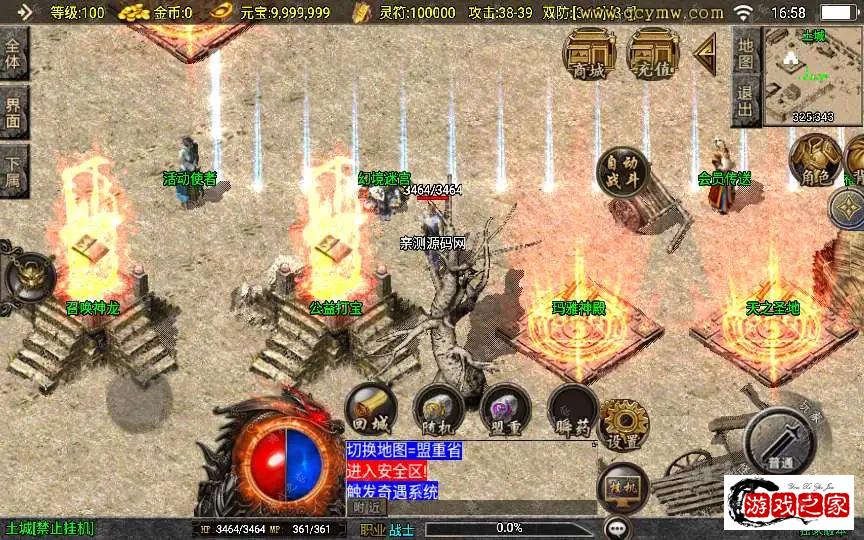This screenshot has height=540, width=864.
Task: Open the 地图 map button
Action: pyautogui.click(x=745, y=48)
